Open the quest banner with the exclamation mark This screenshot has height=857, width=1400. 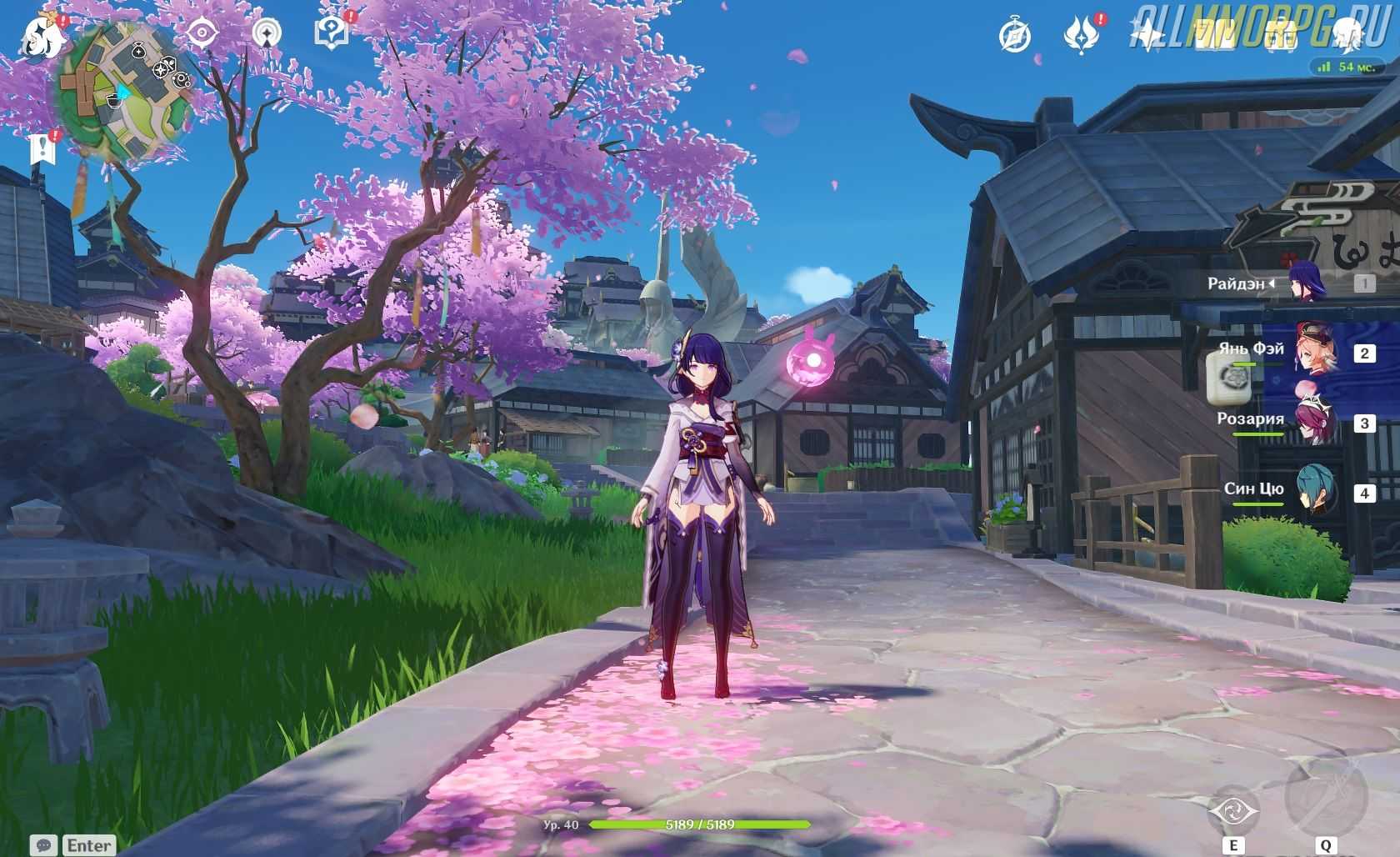[x=41, y=149]
